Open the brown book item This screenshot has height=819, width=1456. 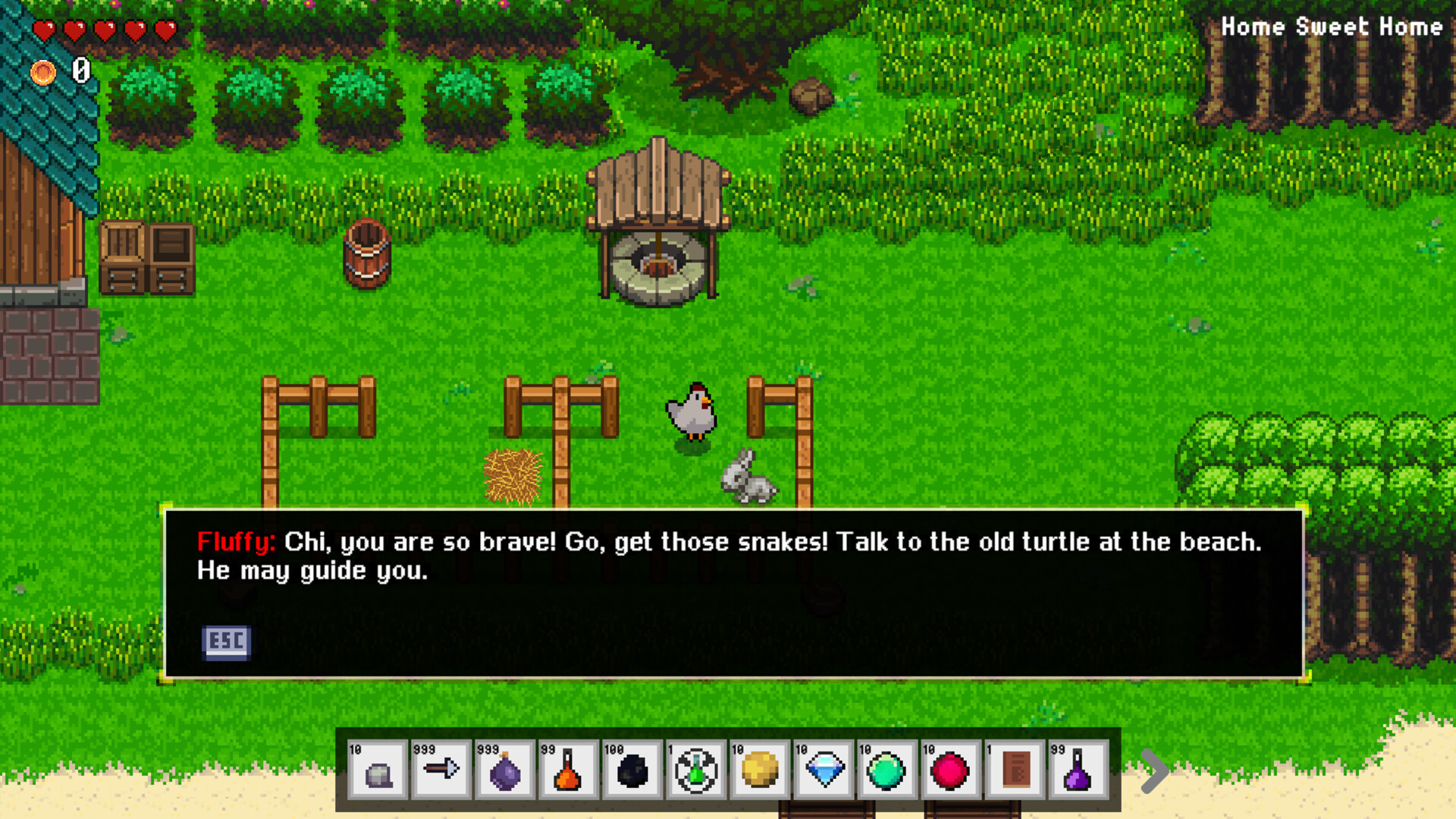pyautogui.click(x=1014, y=771)
